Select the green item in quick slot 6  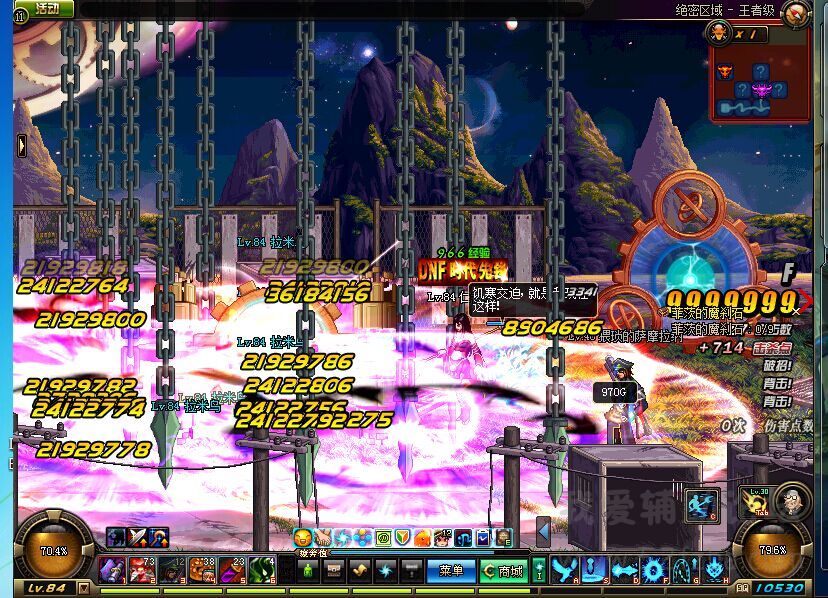coord(263,571)
